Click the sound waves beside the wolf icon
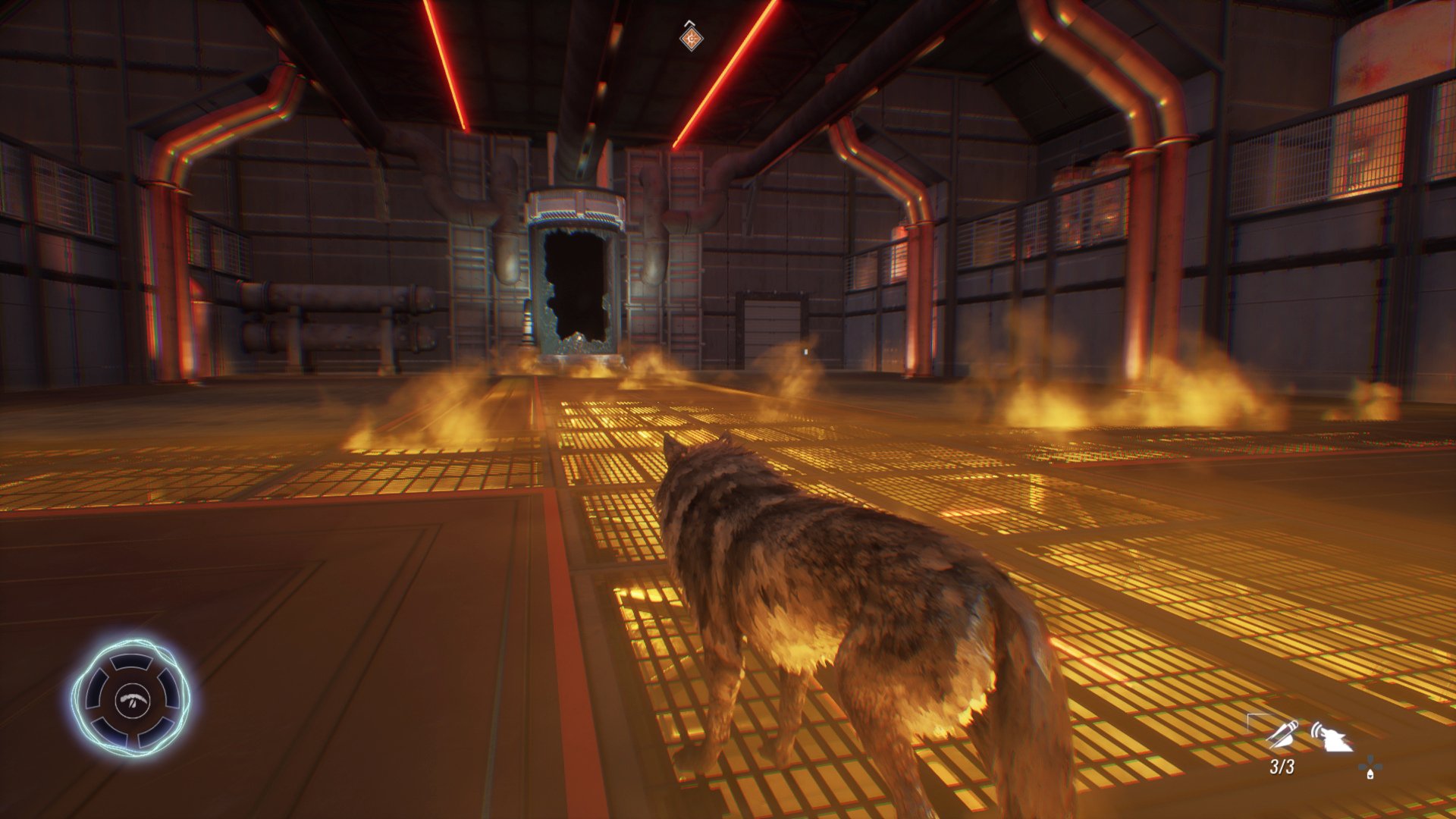The image size is (1456, 819). click(x=1316, y=728)
